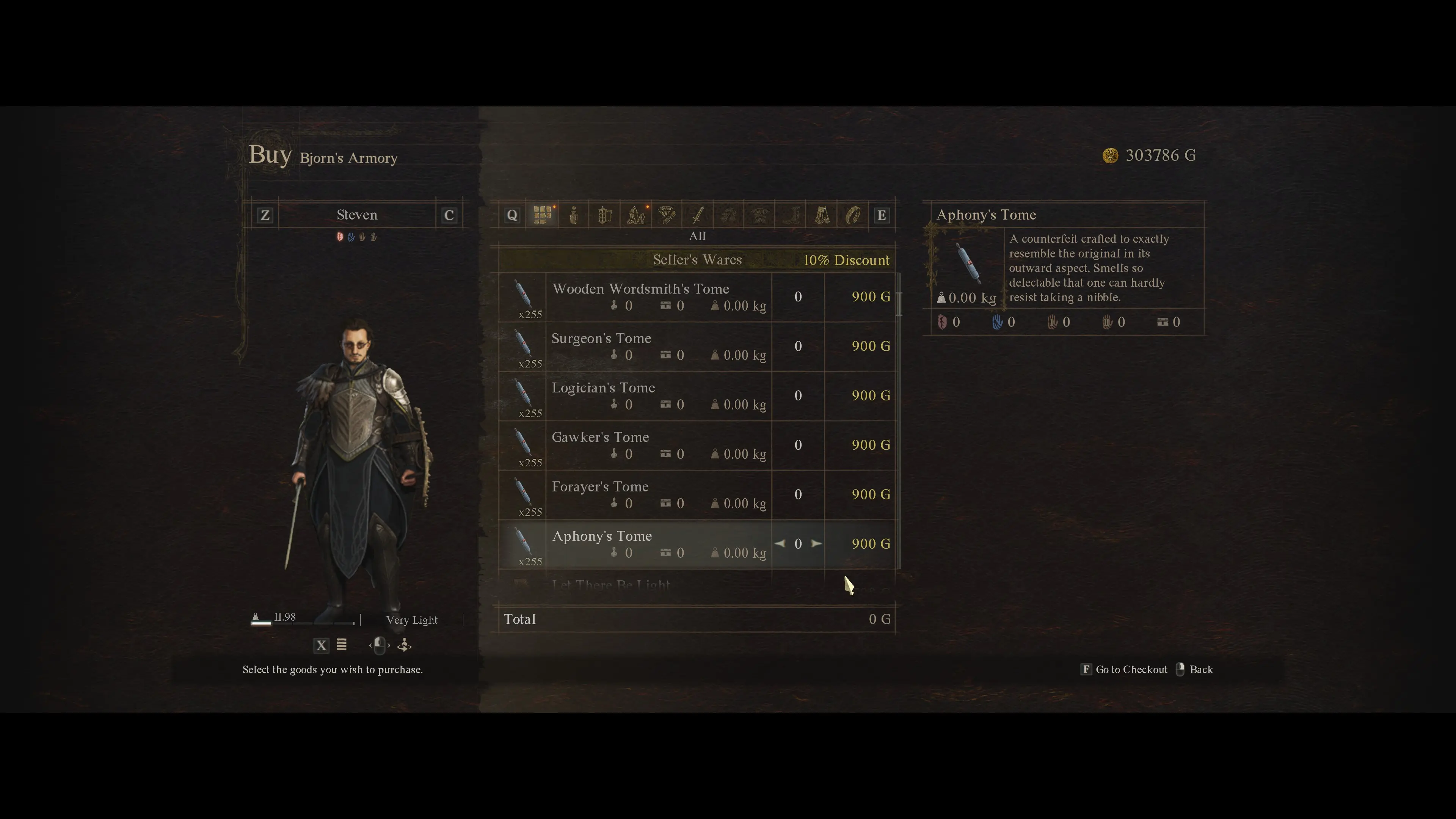The width and height of the screenshot is (1456, 819).
Task: Cycle character left with Z button
Action: point(265,215)
